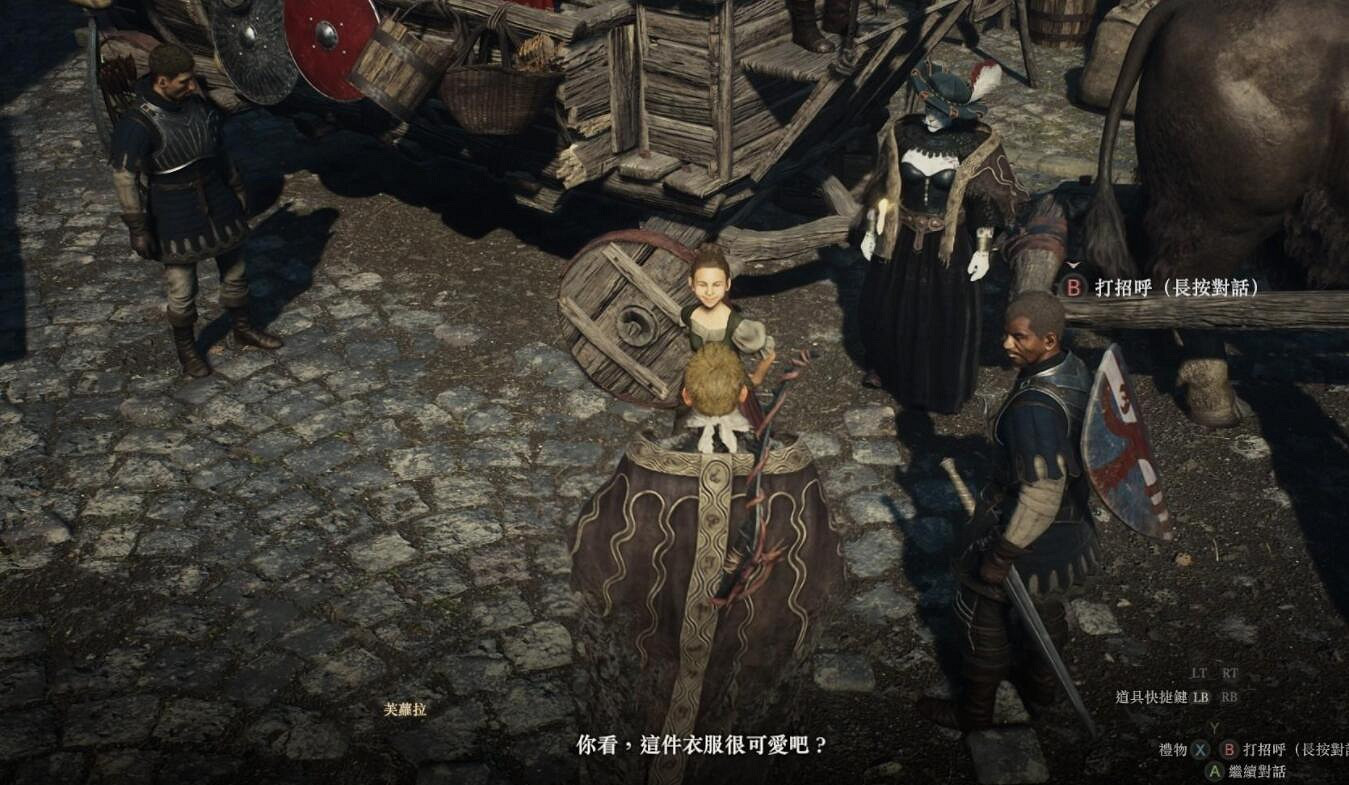Click the lower B 打招呼 greet icon
Image resolution: width=1349 pixels, height=785 pixels.
point(1228,749)
